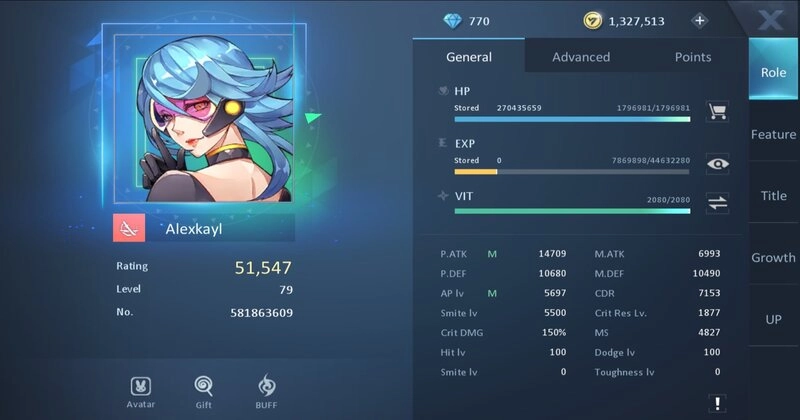Open the Avatar option

(x=141, y=390)
